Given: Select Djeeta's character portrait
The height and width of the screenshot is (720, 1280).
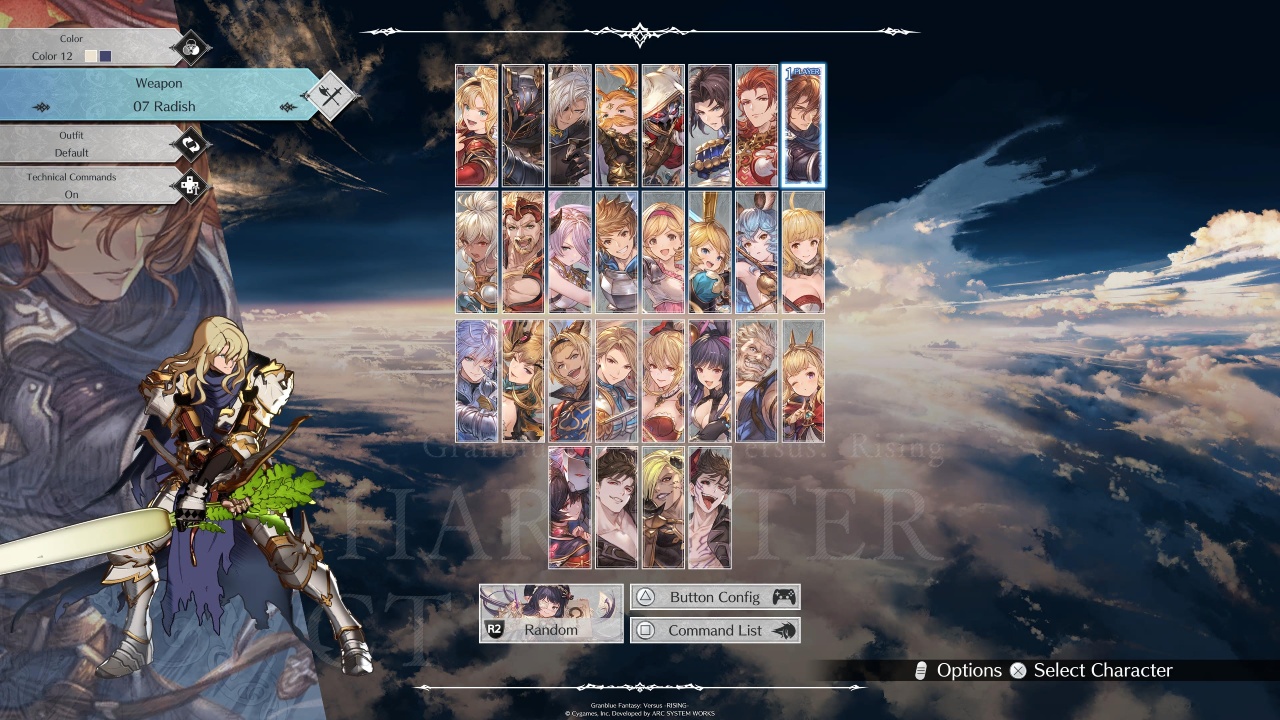Looking at the screenshot, I should (663, 251).
